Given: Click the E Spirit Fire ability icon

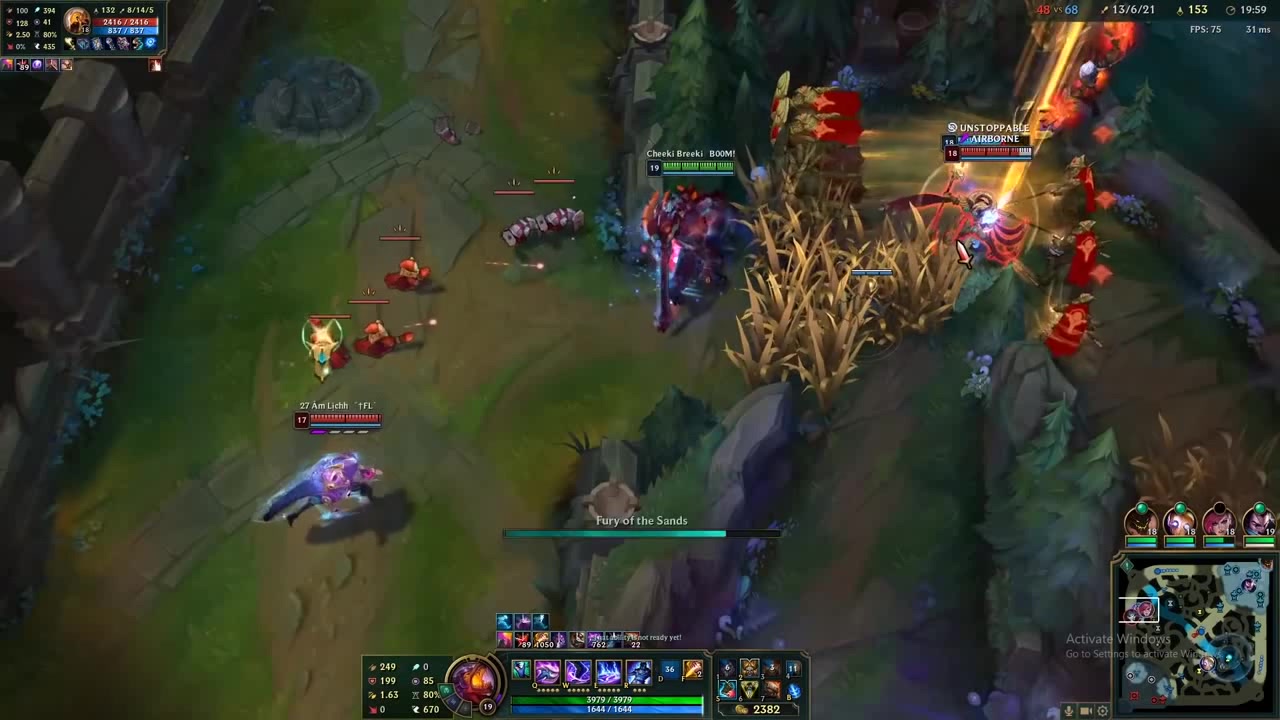Looking at the screenshot, I should [x=609, y=671].
